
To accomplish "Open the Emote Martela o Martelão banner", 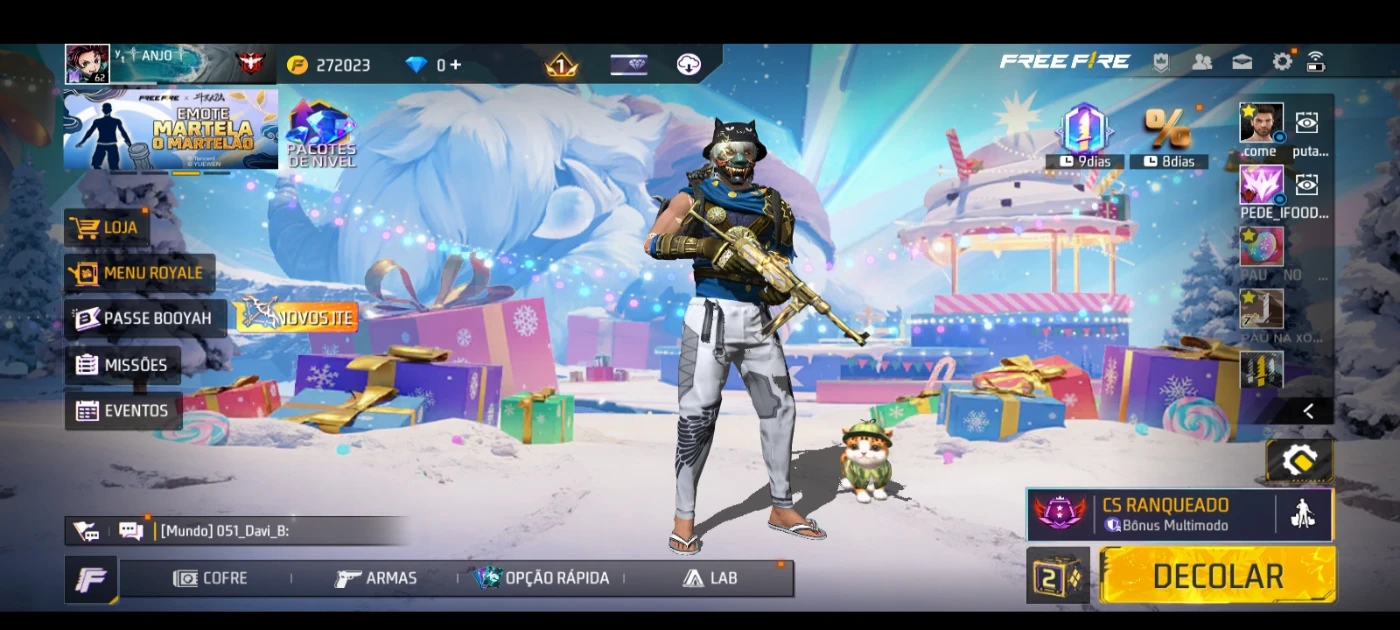I will tap(170, 129).
